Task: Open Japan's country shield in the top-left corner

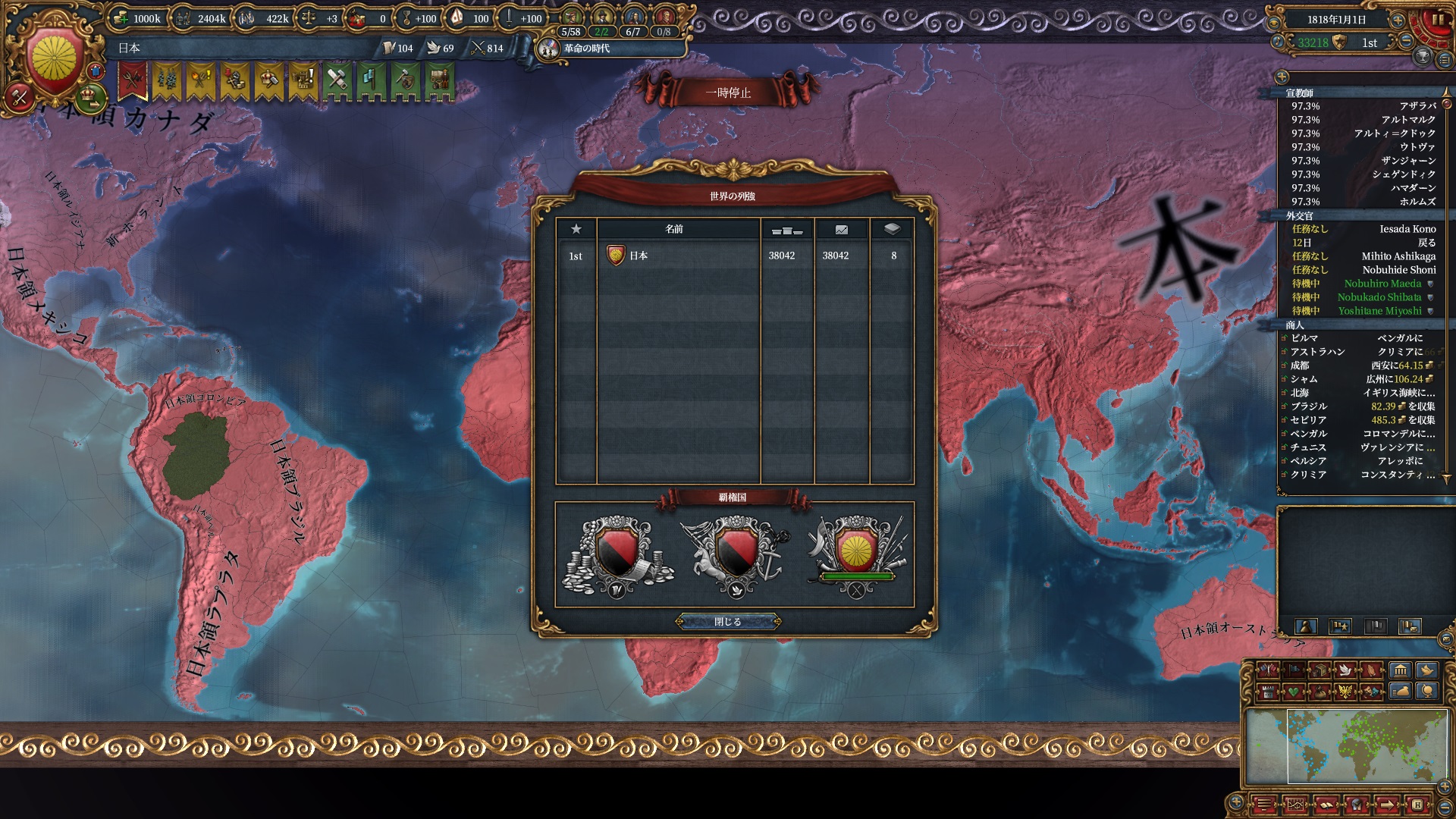Action: click(55, 61)
